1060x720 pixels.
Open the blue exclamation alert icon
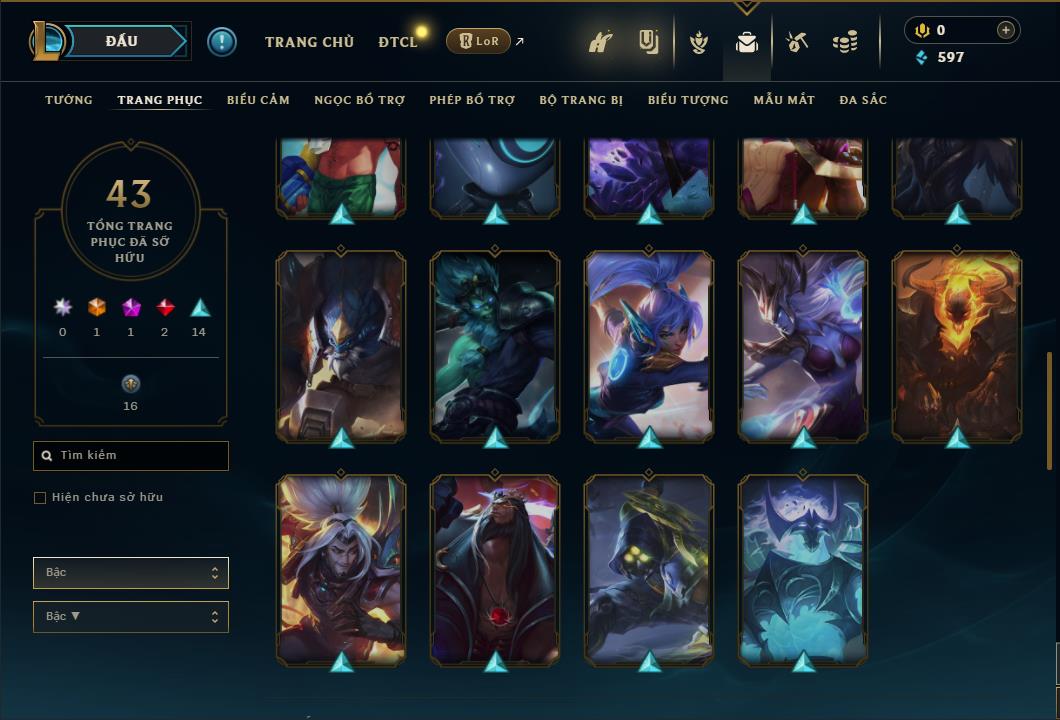[x=222, y=42]
